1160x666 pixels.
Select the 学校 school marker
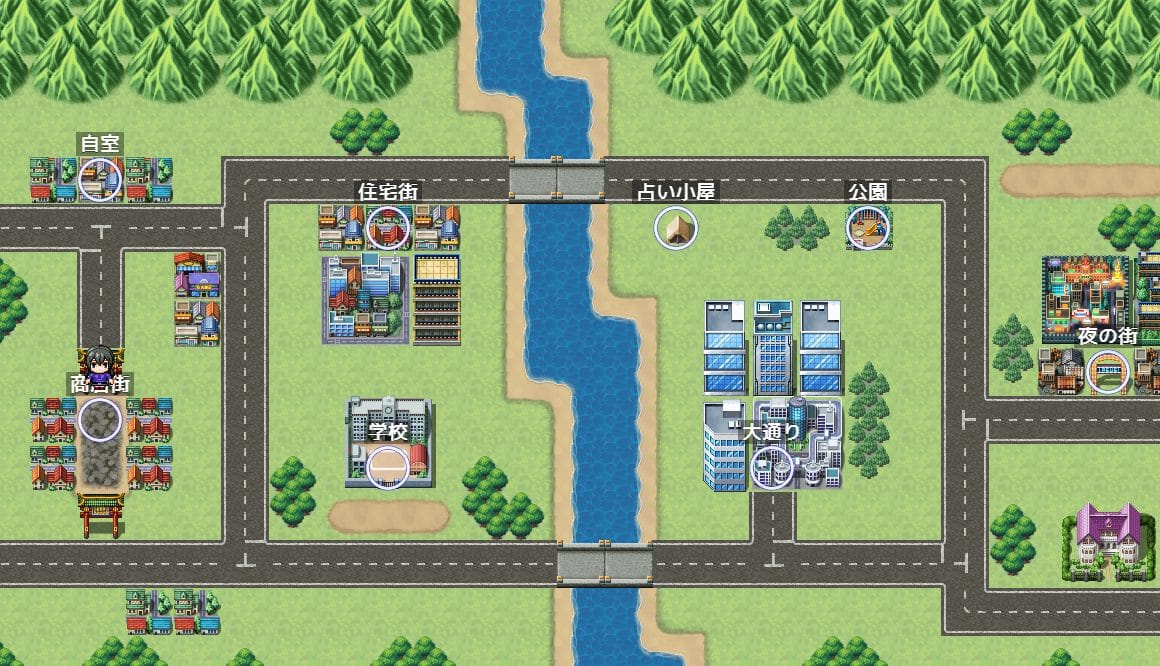(388, 467)
